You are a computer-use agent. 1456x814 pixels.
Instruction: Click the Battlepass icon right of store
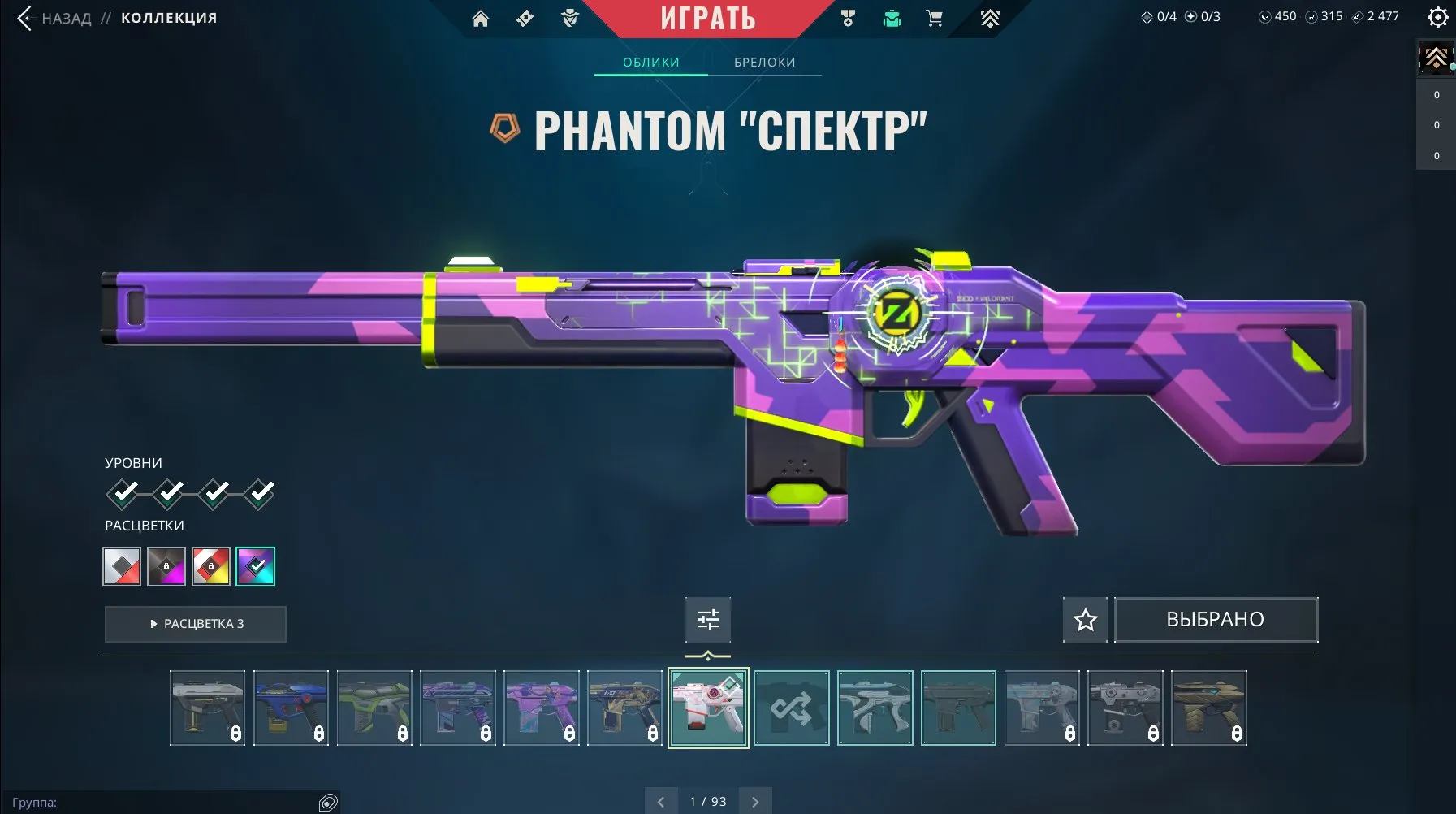(x=992, y=18)
